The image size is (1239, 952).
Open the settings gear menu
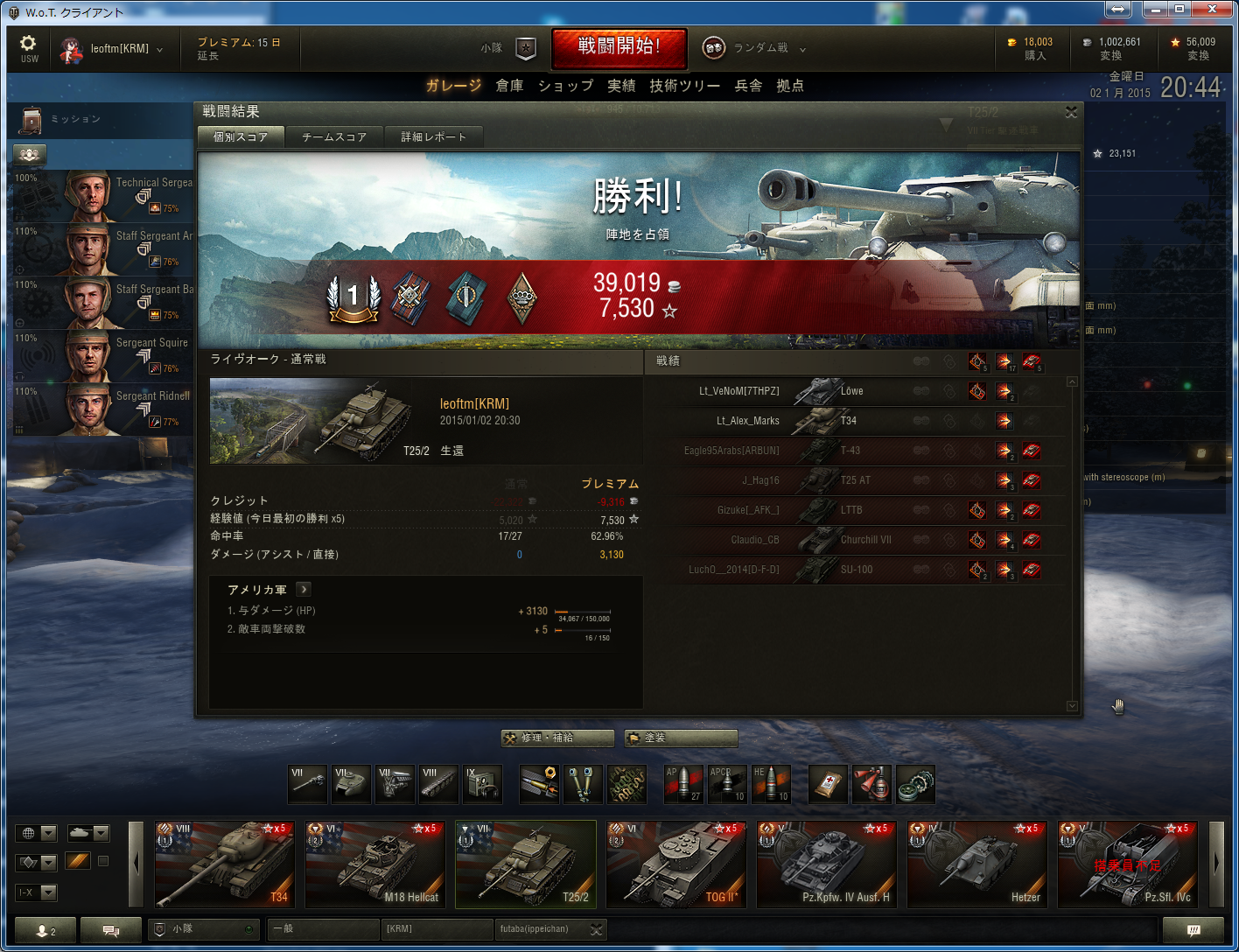(29, 47)
